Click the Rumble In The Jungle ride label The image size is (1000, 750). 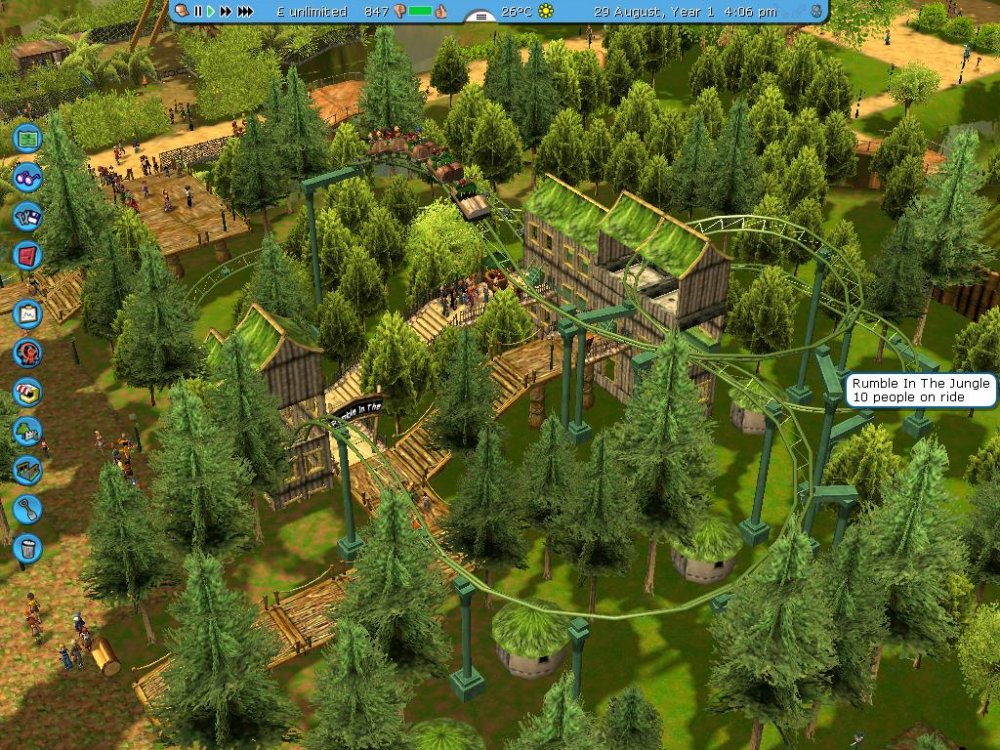[x=918, y=390]
